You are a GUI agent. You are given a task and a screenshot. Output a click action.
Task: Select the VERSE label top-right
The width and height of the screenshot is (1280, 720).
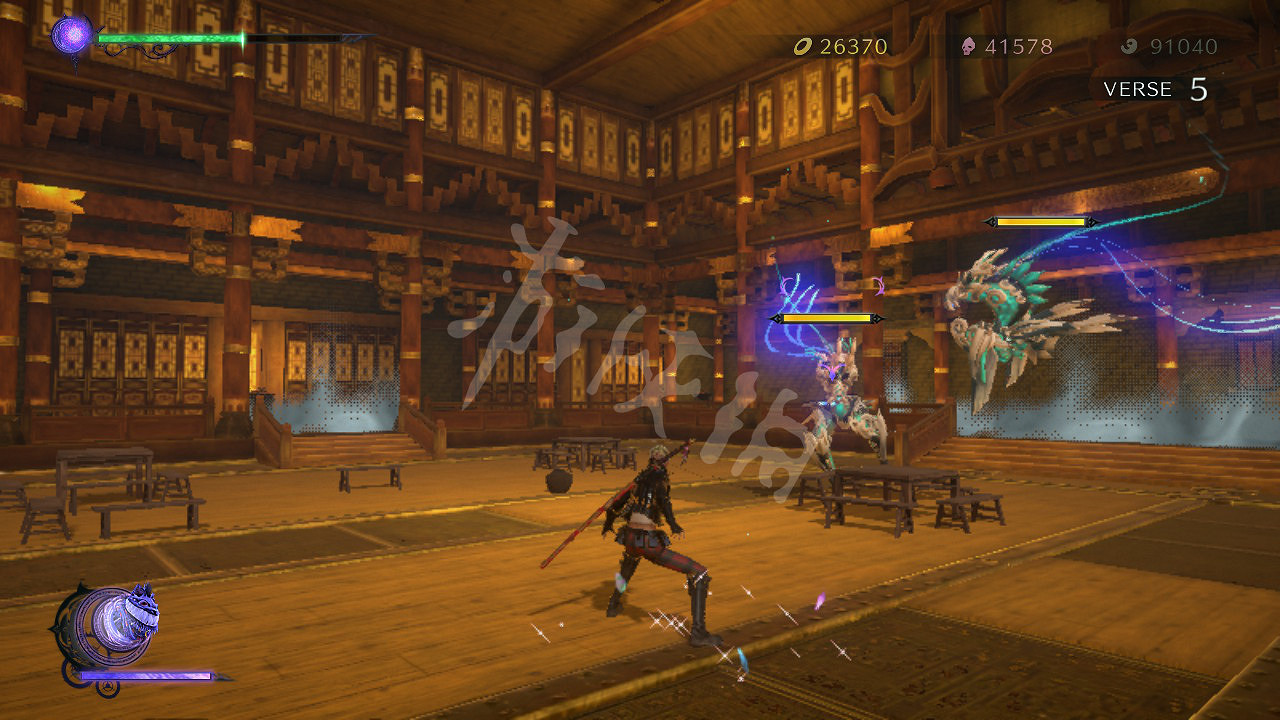[1138, 89]
